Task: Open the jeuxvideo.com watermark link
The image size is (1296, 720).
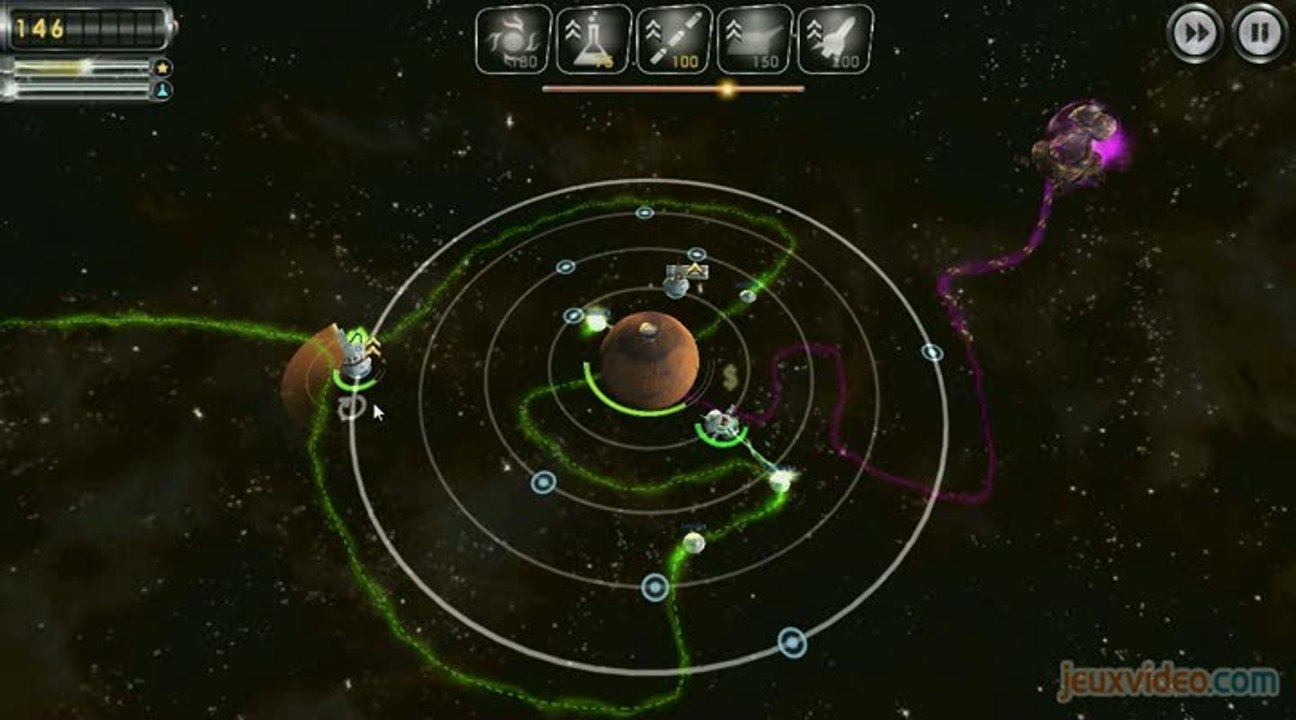Action: click(1168, 683)
